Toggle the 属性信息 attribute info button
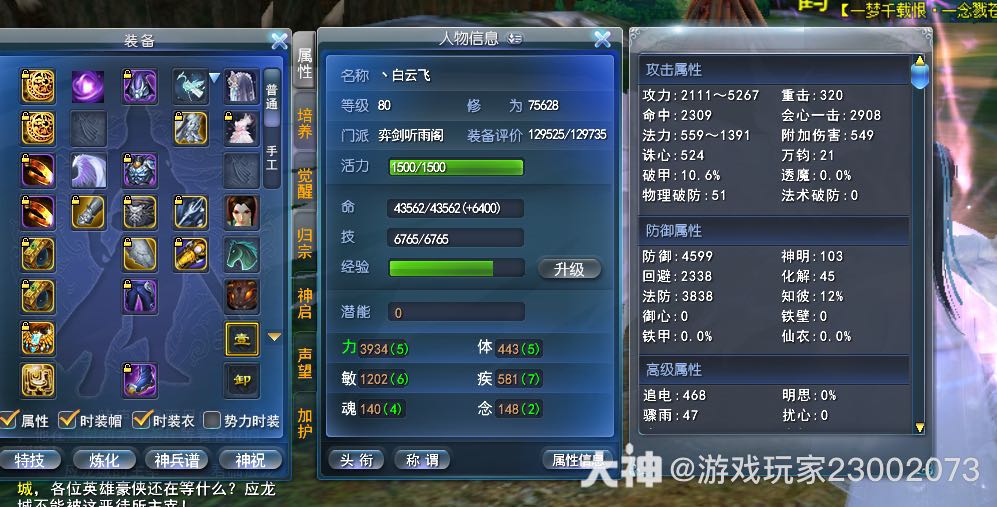This screenshot has height=507, width=997. [578, 460]
